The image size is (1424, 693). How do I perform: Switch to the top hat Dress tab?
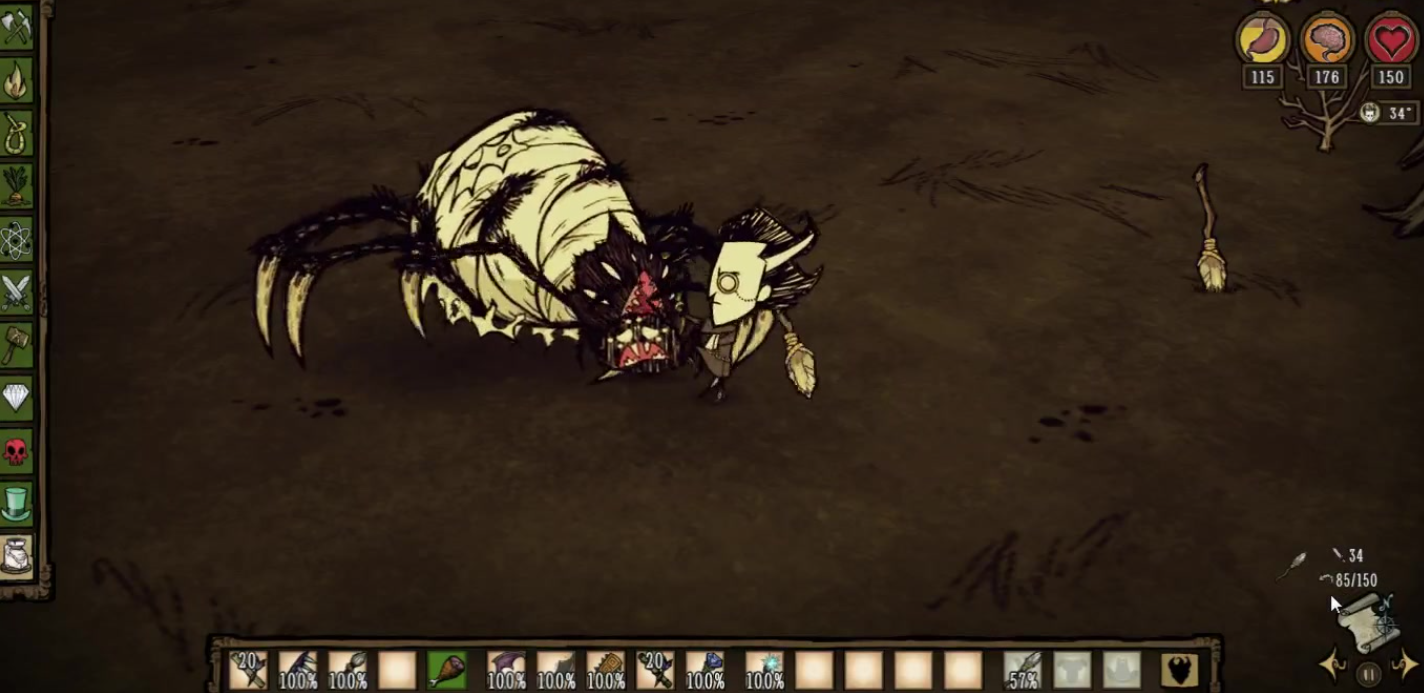click(17, 503)
